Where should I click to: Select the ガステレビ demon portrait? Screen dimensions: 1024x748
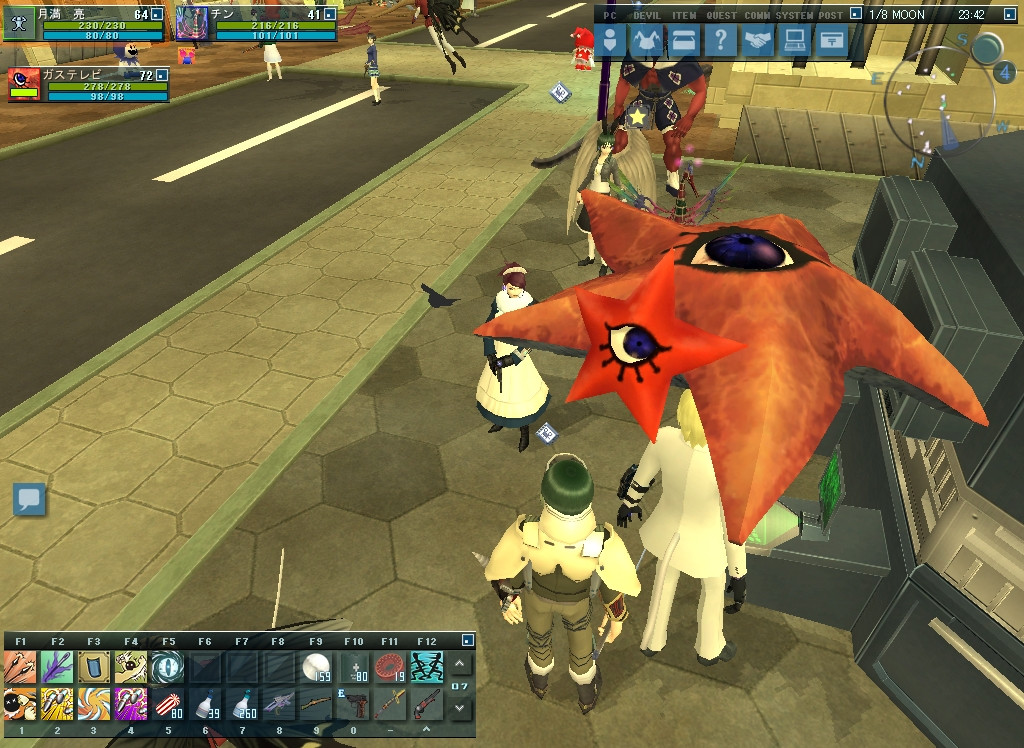click(x=24, y=85)
